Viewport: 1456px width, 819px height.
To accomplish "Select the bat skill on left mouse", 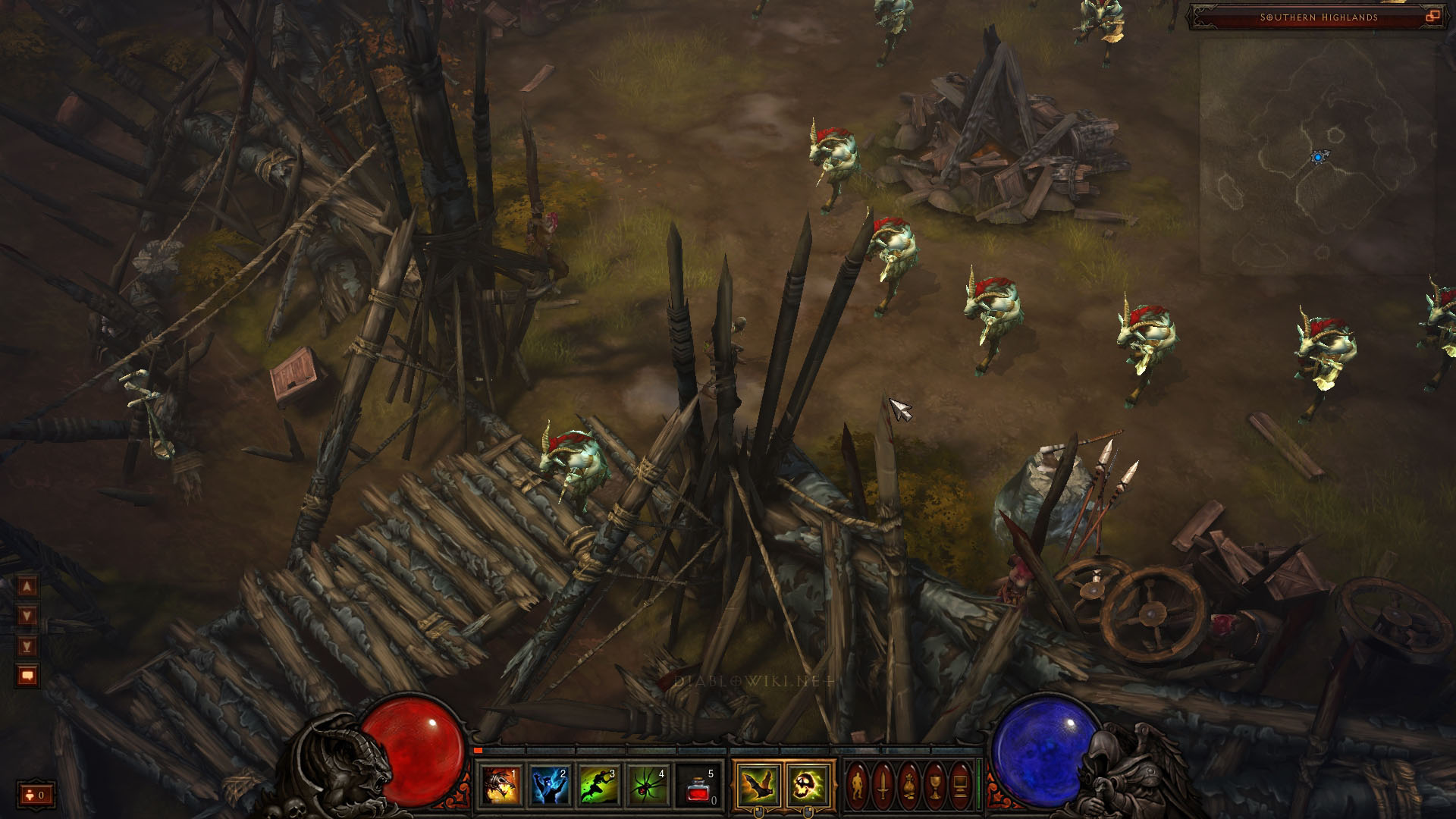I will [758, 784].
